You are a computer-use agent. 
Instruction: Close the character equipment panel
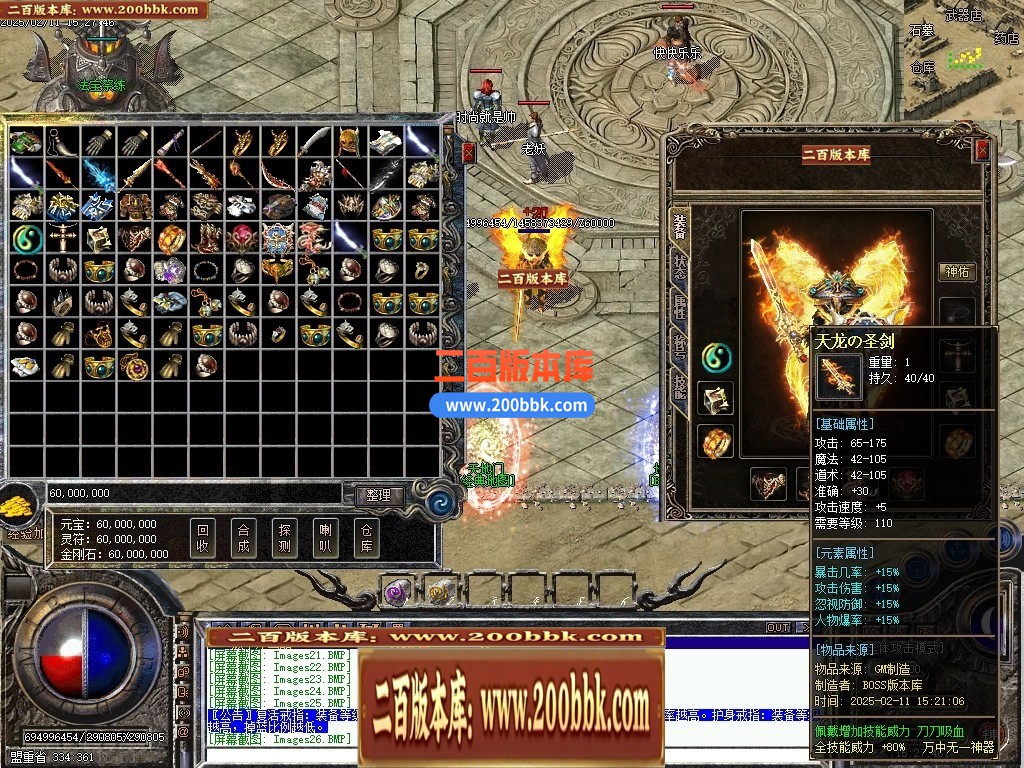pos(982,150)
